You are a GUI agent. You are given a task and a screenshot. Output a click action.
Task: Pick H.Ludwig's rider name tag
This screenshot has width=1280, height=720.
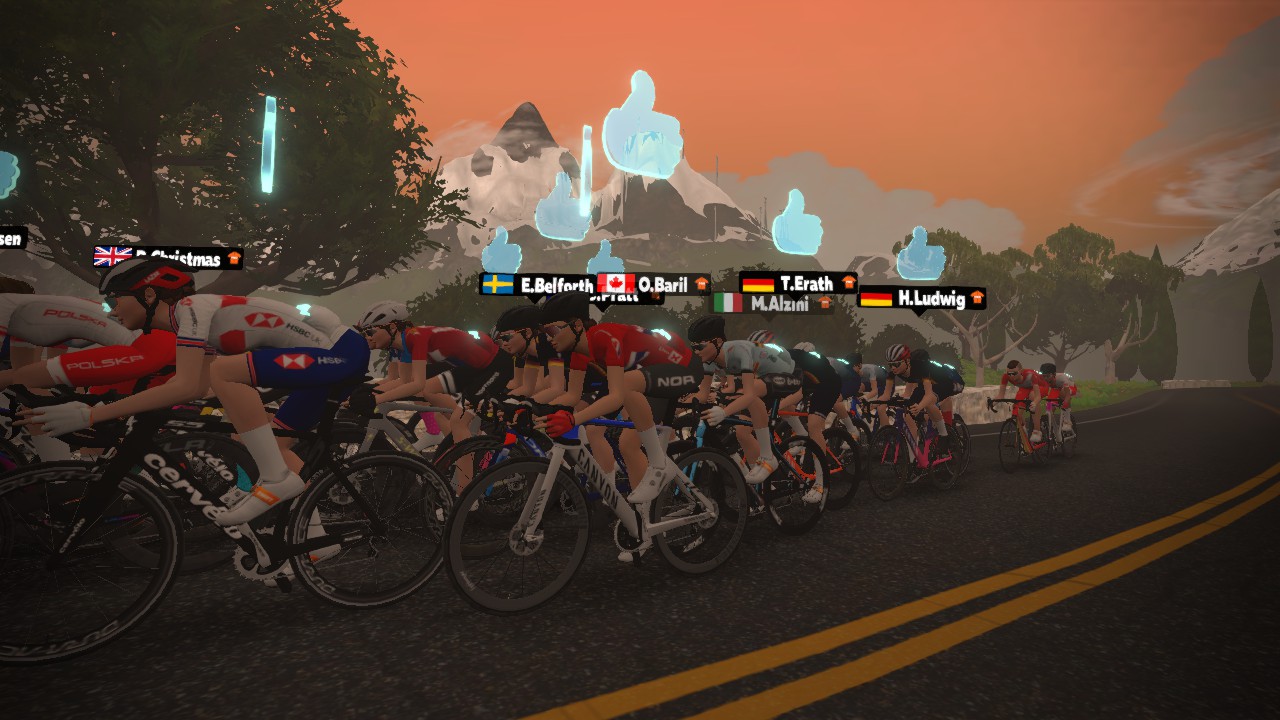(x=921, y=297)
